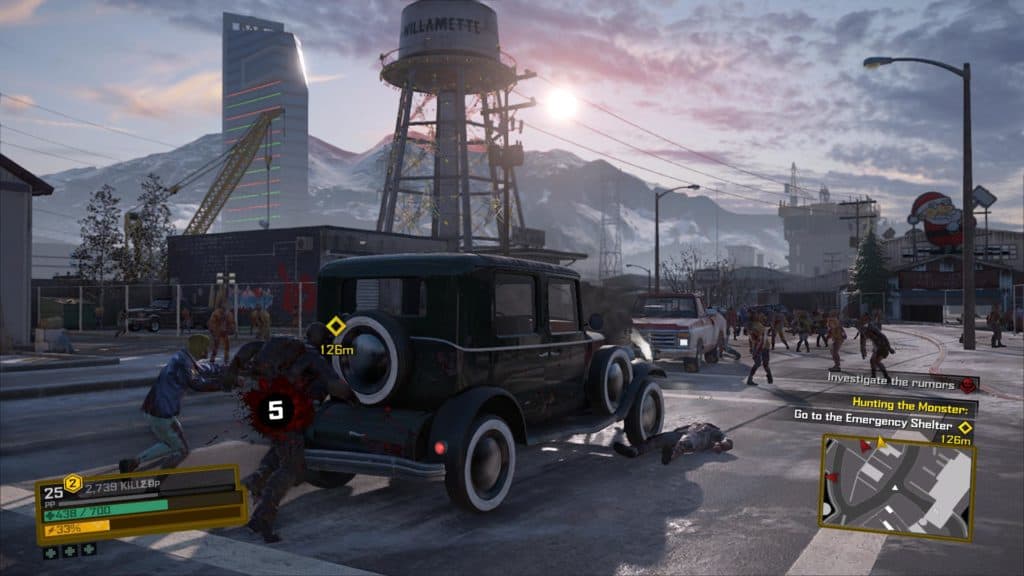Click the yellow diamond waypoint marker above 126m
This screenshot has height=576, width=1024.
click(x=336, y=326)
